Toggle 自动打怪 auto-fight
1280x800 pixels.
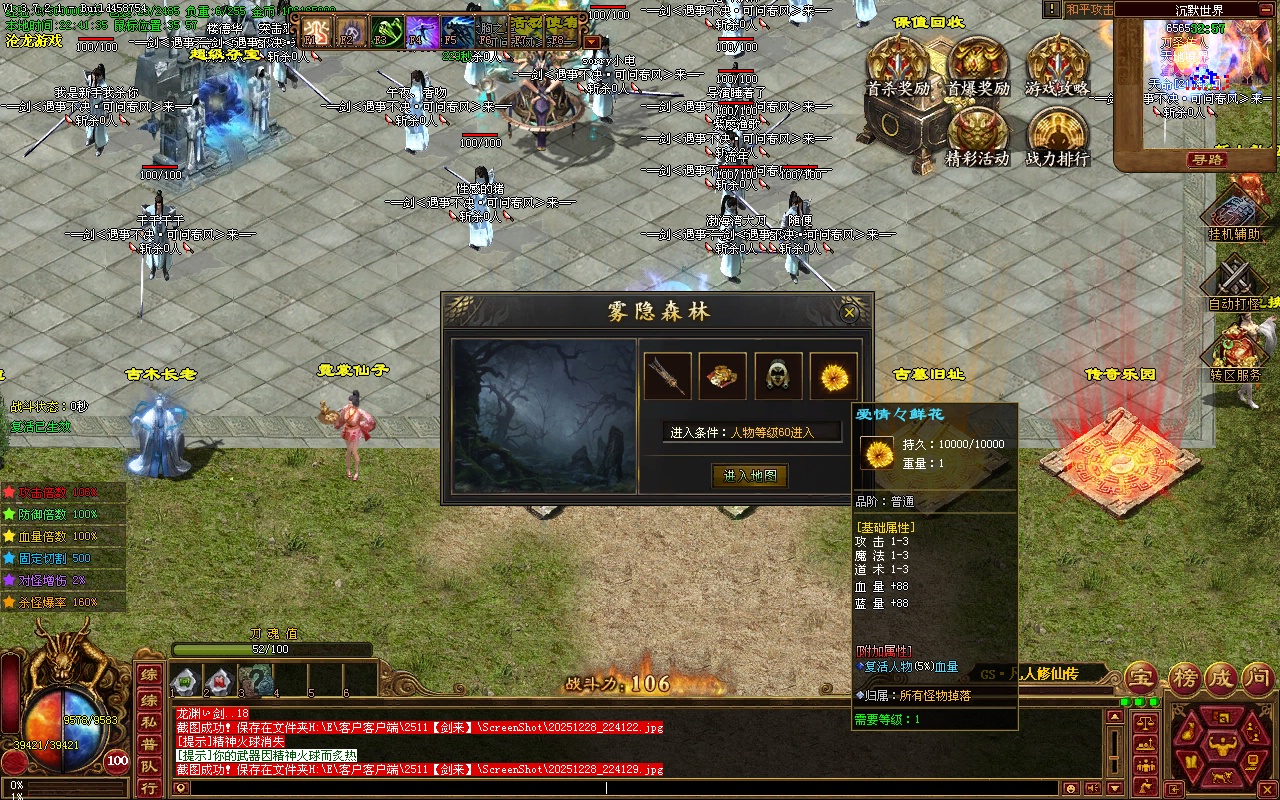[1235, 281]
